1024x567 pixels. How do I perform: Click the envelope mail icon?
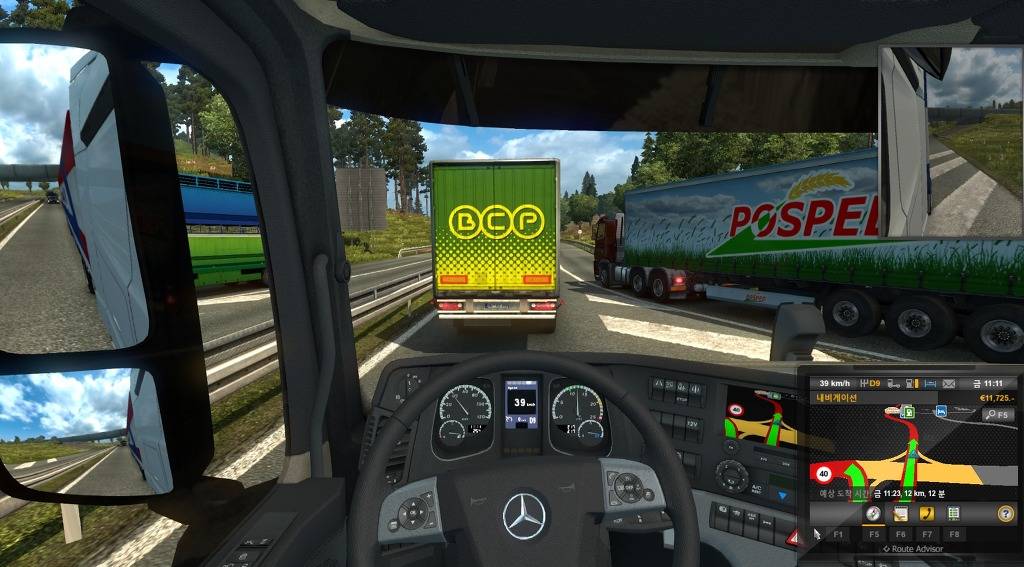tap(947, 383)
